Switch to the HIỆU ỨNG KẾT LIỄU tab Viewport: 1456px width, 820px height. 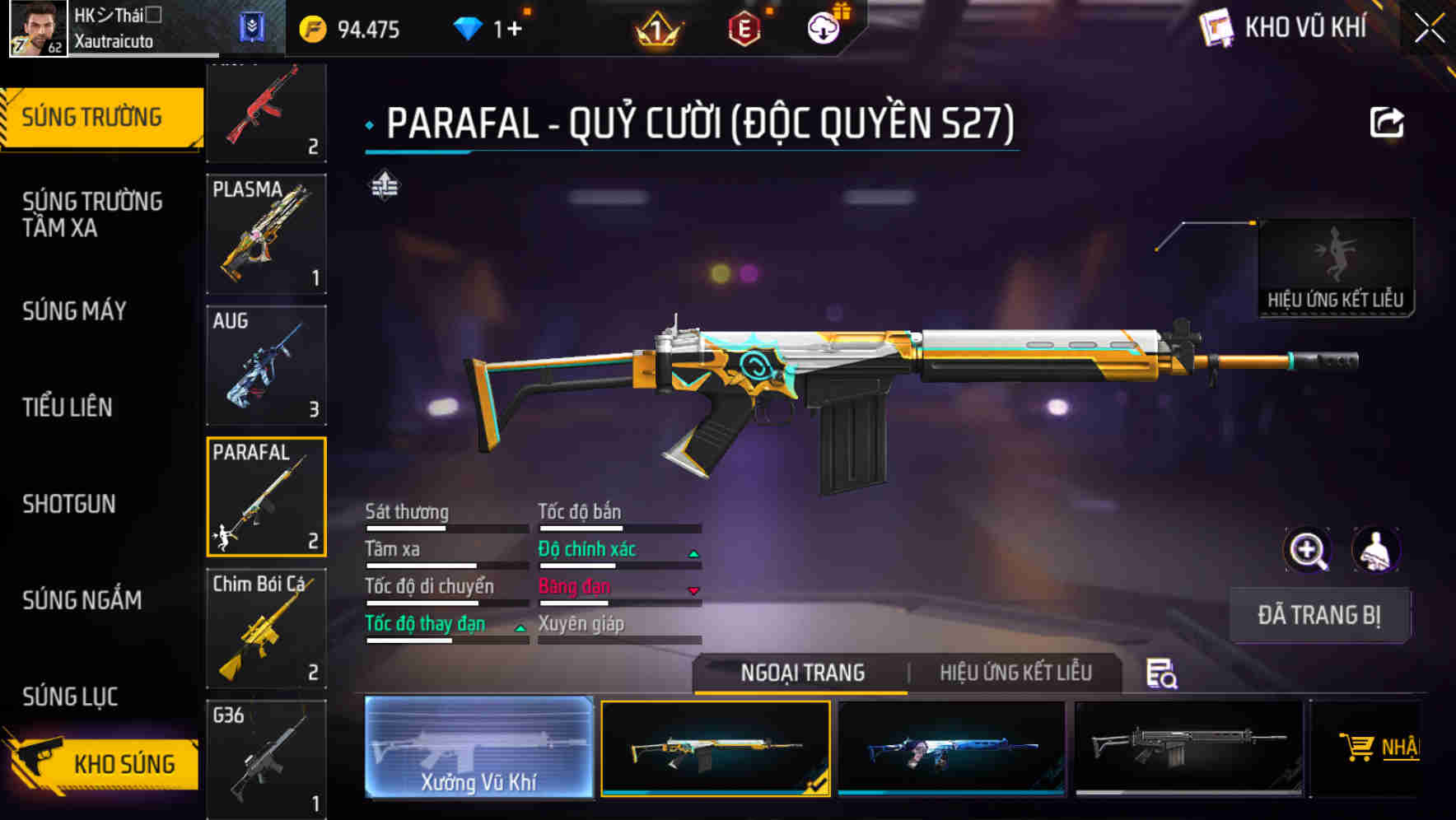pyautogui.click(x=1016, y=673)
